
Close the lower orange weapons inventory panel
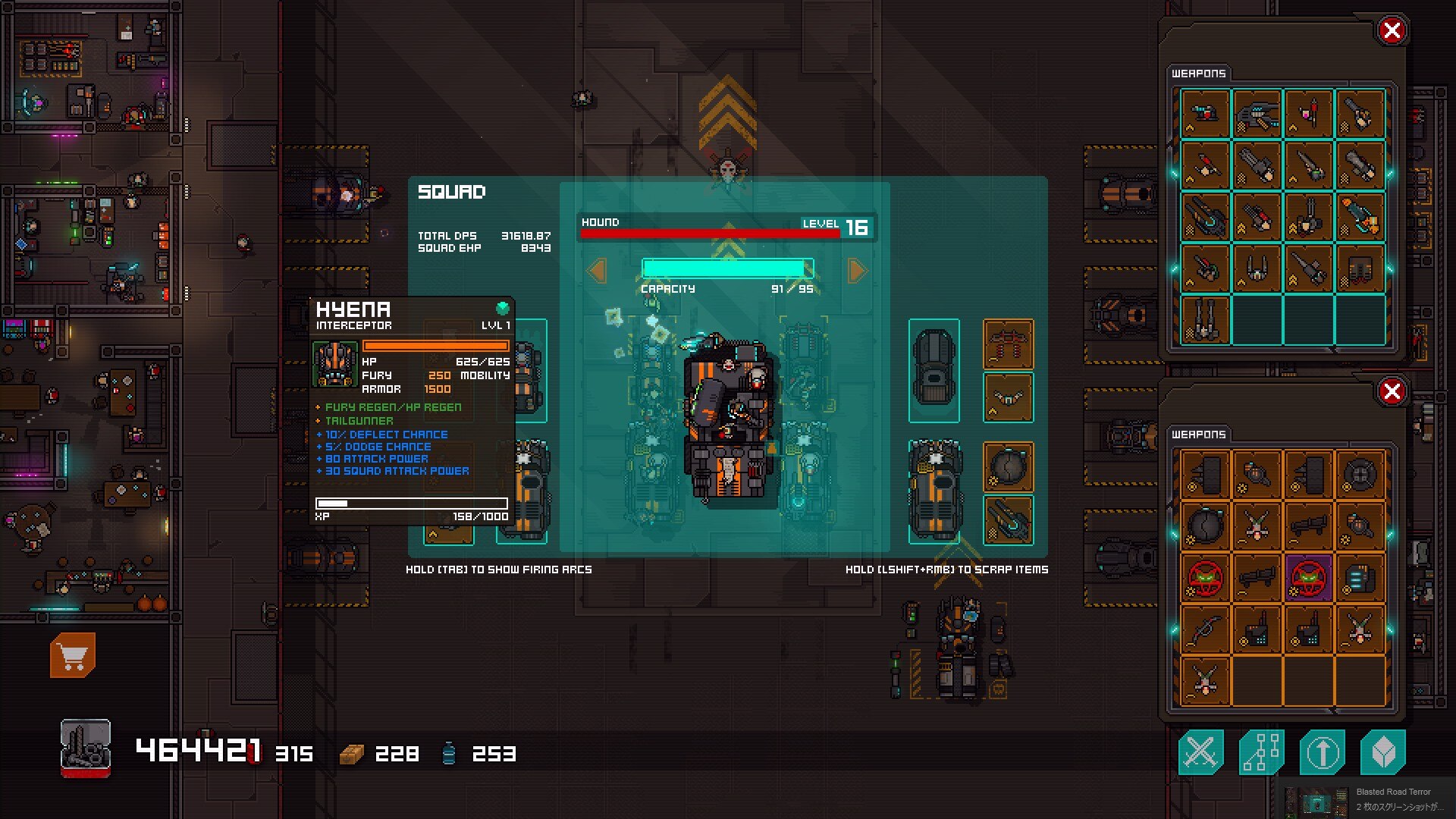click(x=1392, y=391)
